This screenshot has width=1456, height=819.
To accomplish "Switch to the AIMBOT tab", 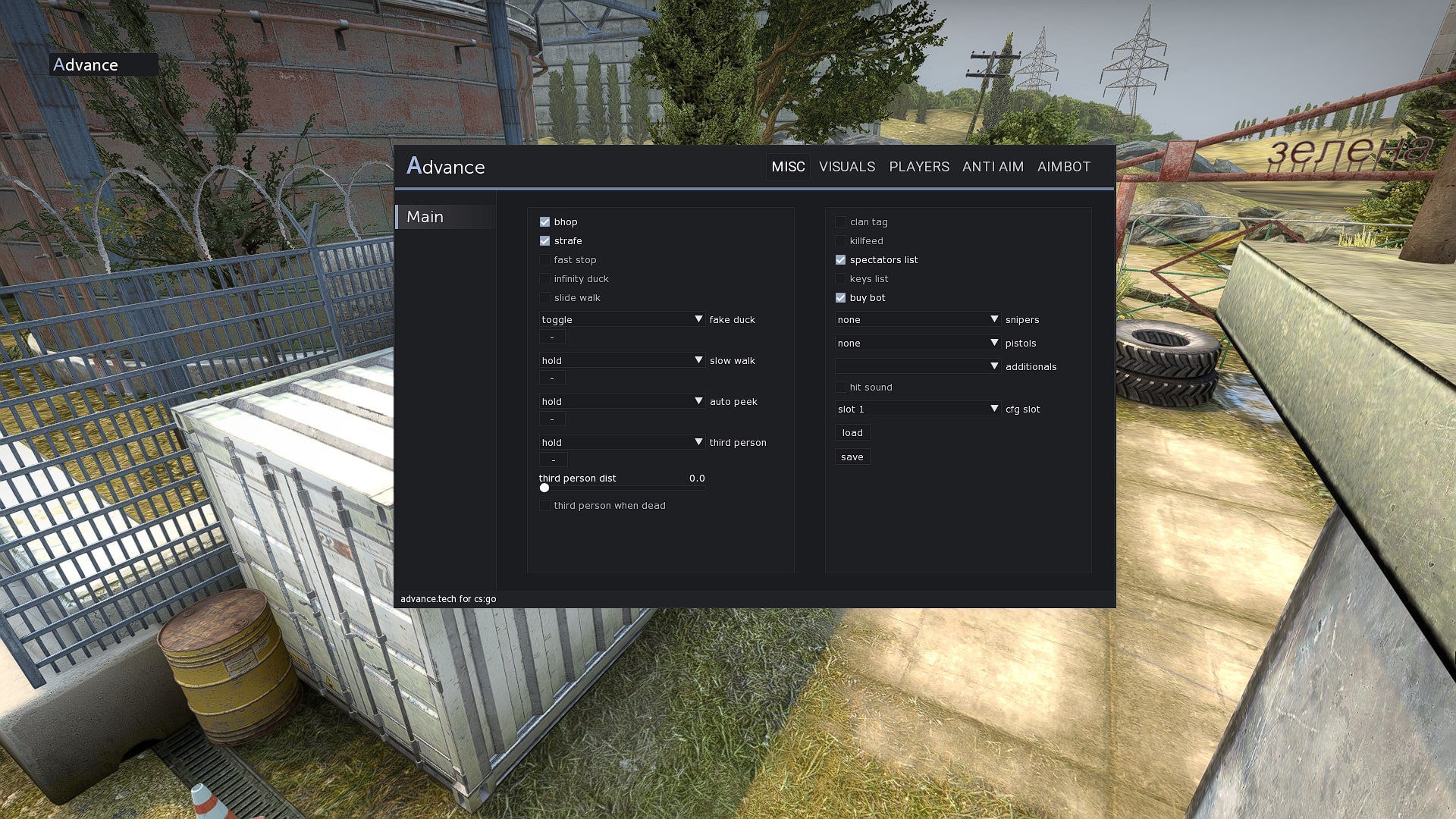I will click(1064, 166).
